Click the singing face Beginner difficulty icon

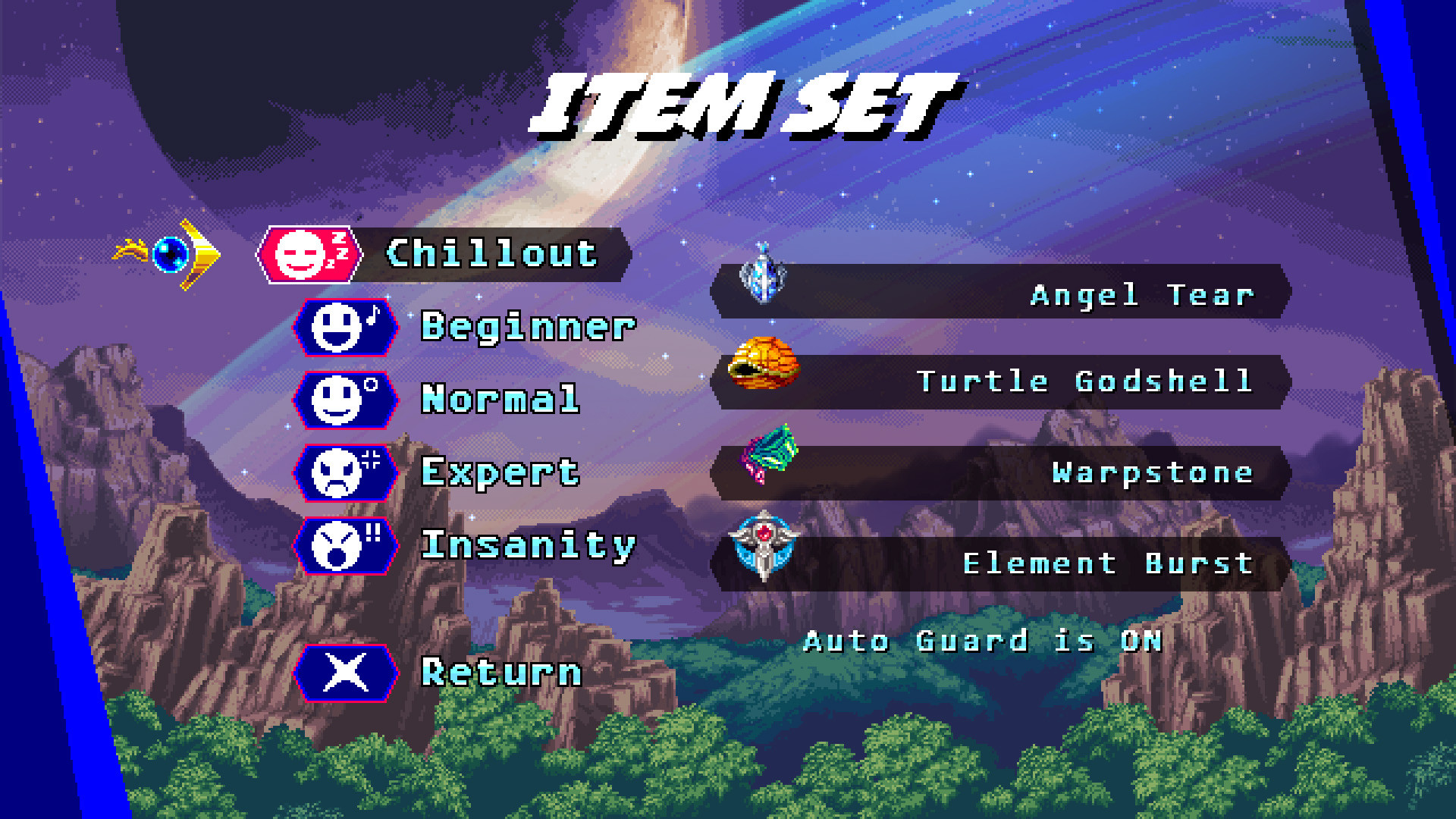point(345,327)
